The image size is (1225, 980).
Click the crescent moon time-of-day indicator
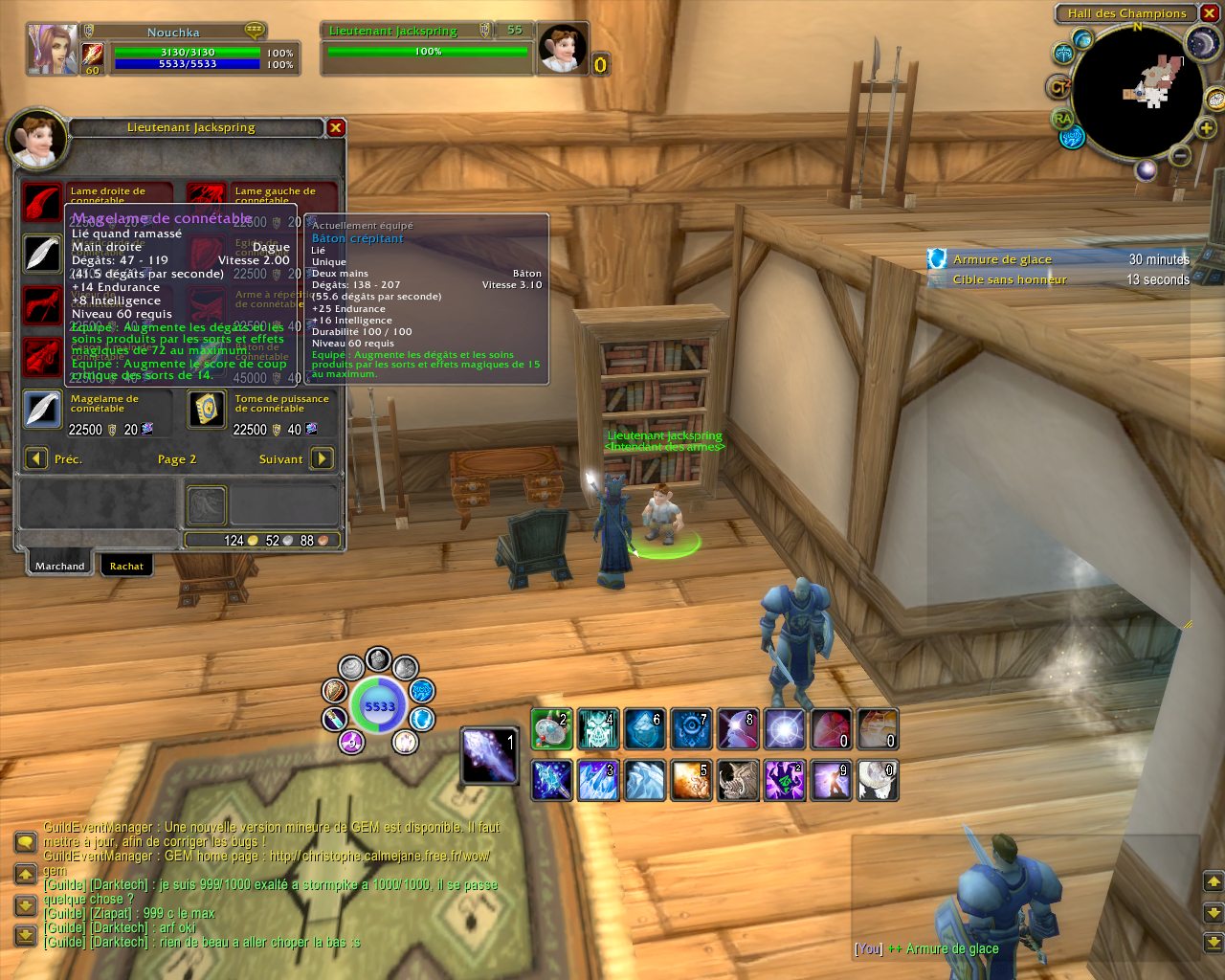click(x=1201, y=42)
